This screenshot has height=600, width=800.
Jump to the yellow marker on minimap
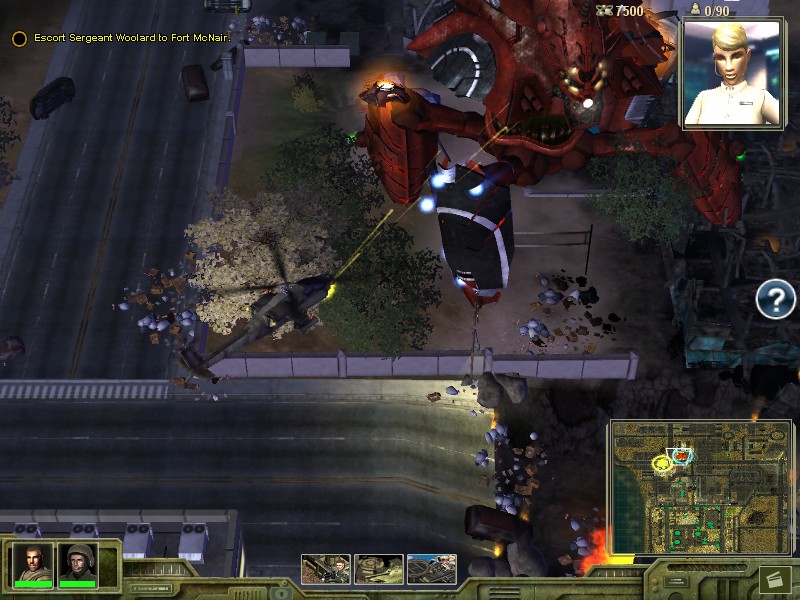click(660, 463)
